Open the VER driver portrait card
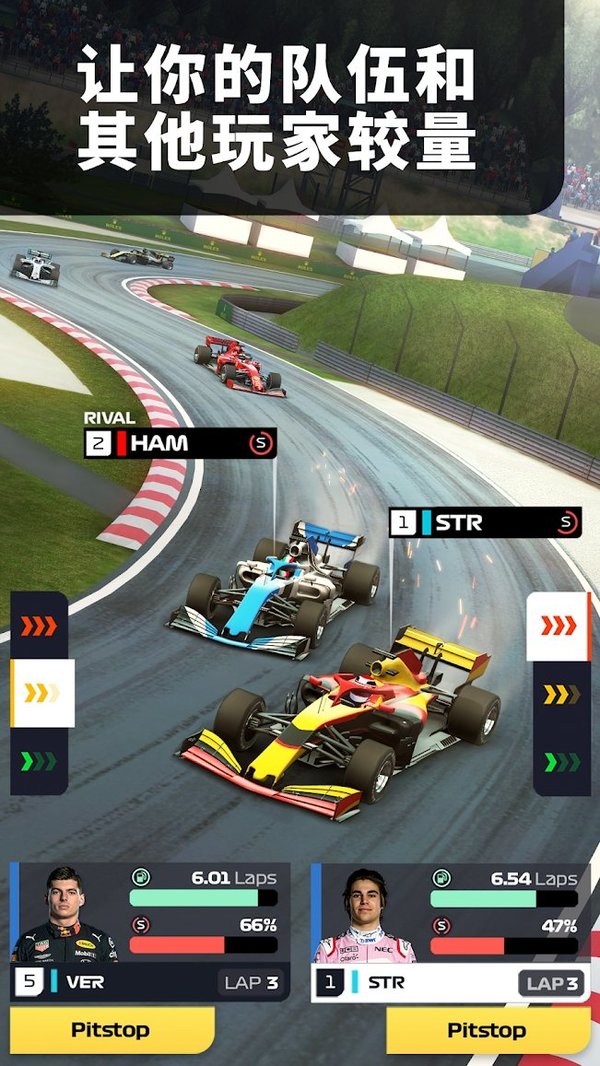 pos(64,915)
